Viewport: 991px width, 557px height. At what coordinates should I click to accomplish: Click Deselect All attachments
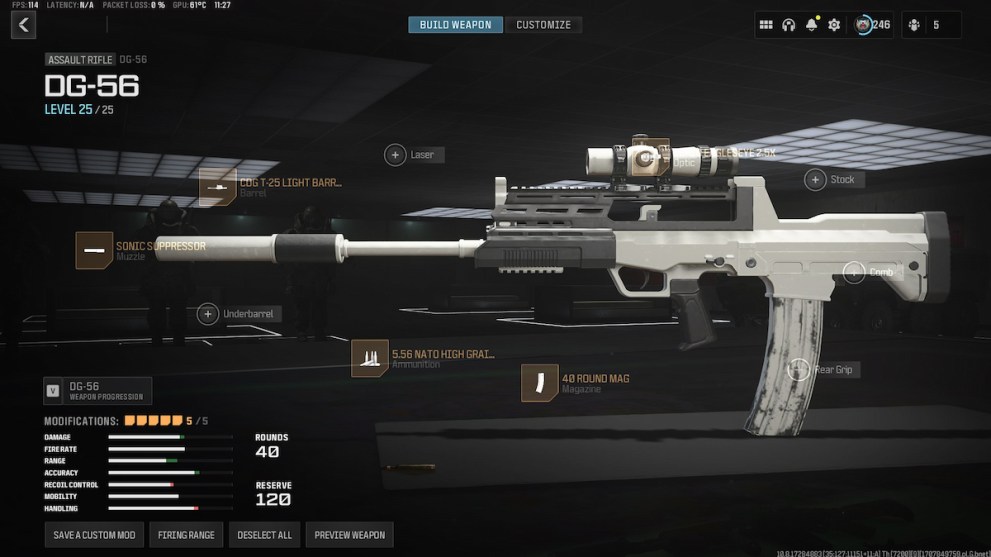[x=264, y=535]
